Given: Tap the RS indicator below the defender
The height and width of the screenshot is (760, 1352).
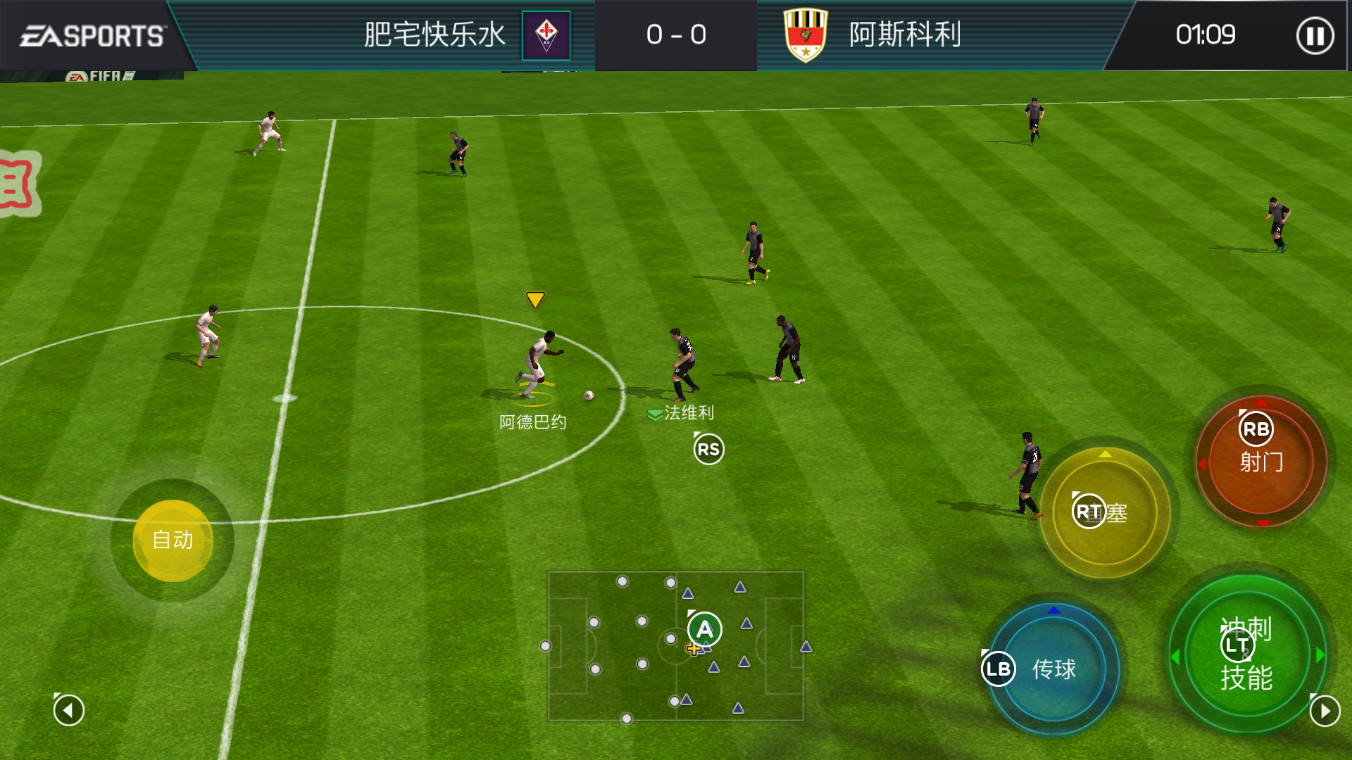Looking at the screenshot, I should pos(708,449).
